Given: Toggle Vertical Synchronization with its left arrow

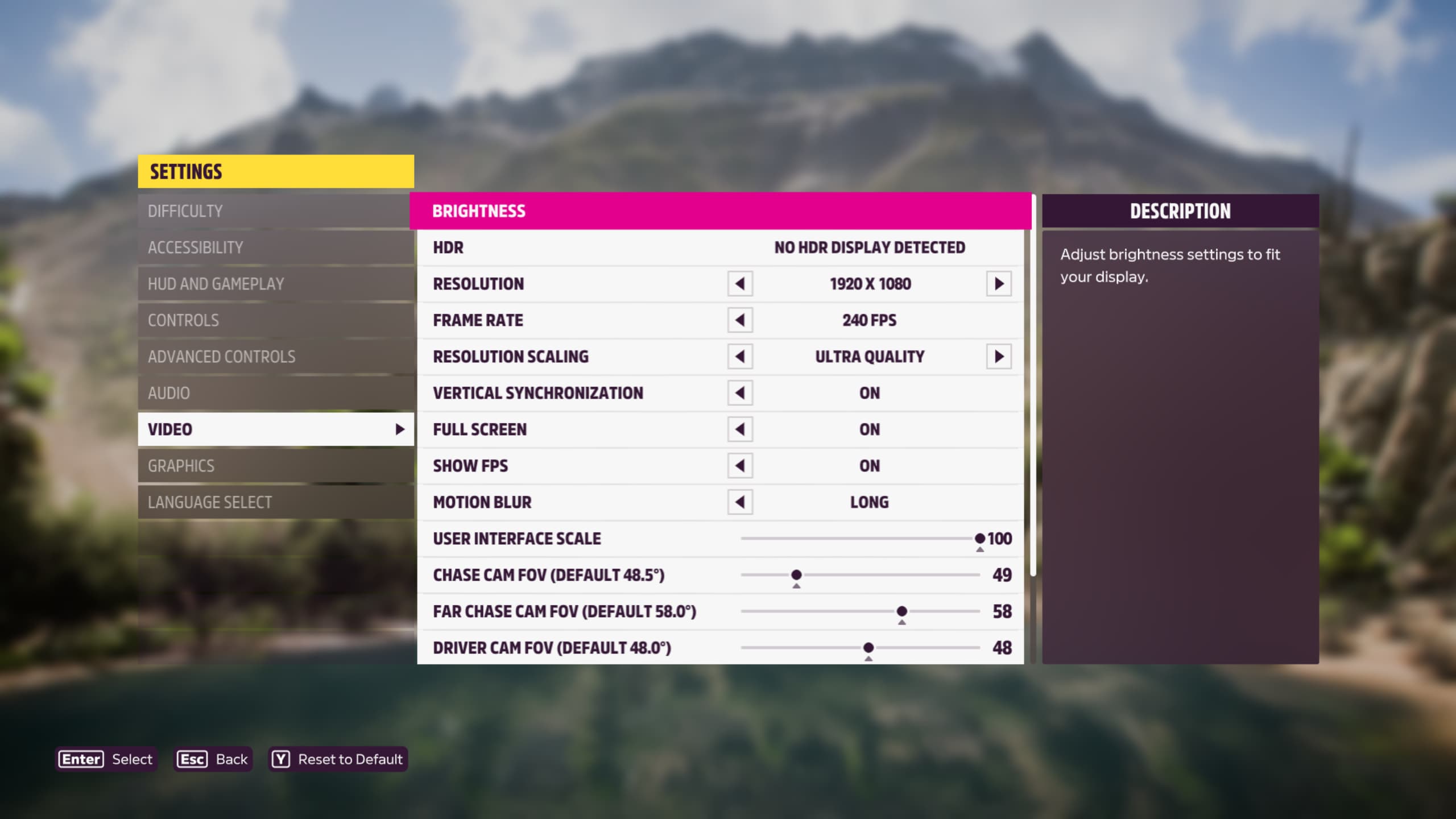Looking at the screenshot, I should pyautogui.click(x=740, y=393).
